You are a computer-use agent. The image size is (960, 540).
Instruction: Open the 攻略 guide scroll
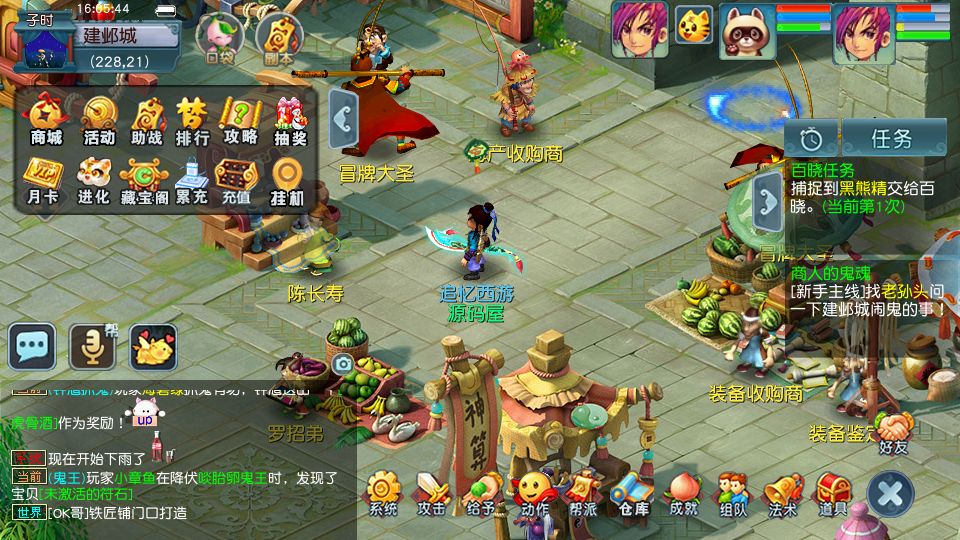[241, 119]
